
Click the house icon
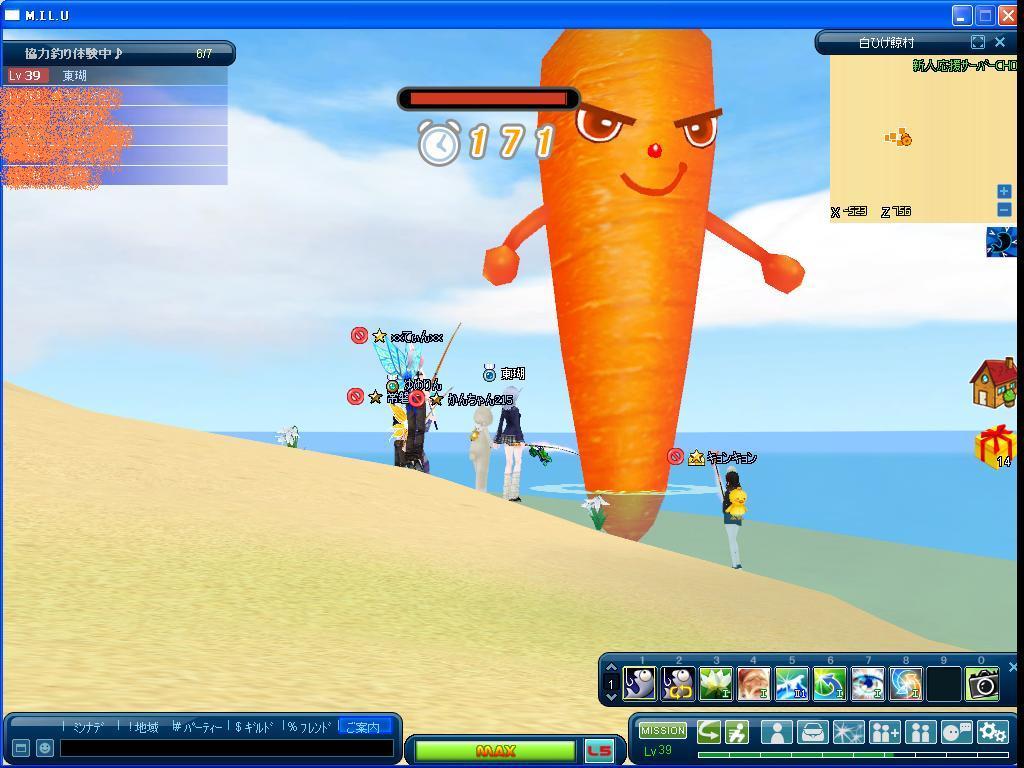point(993,383)
